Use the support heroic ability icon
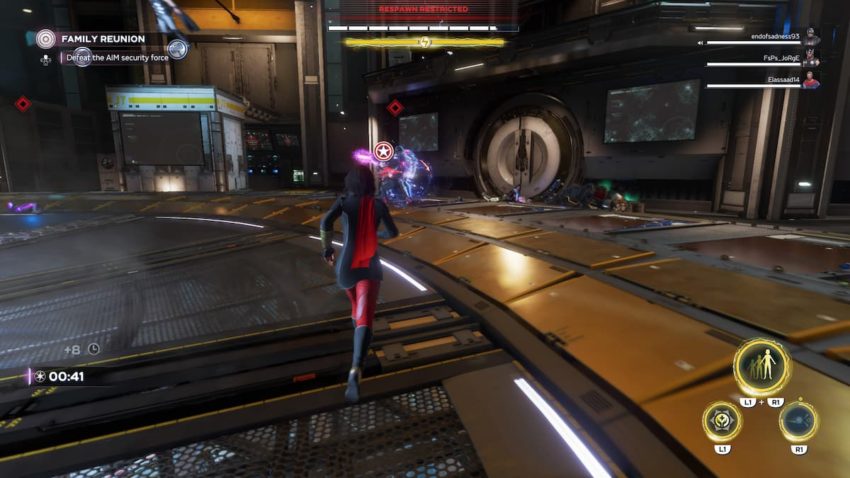Image resolution: width=850 pixels, height=478 pixels. coord(721,420)
